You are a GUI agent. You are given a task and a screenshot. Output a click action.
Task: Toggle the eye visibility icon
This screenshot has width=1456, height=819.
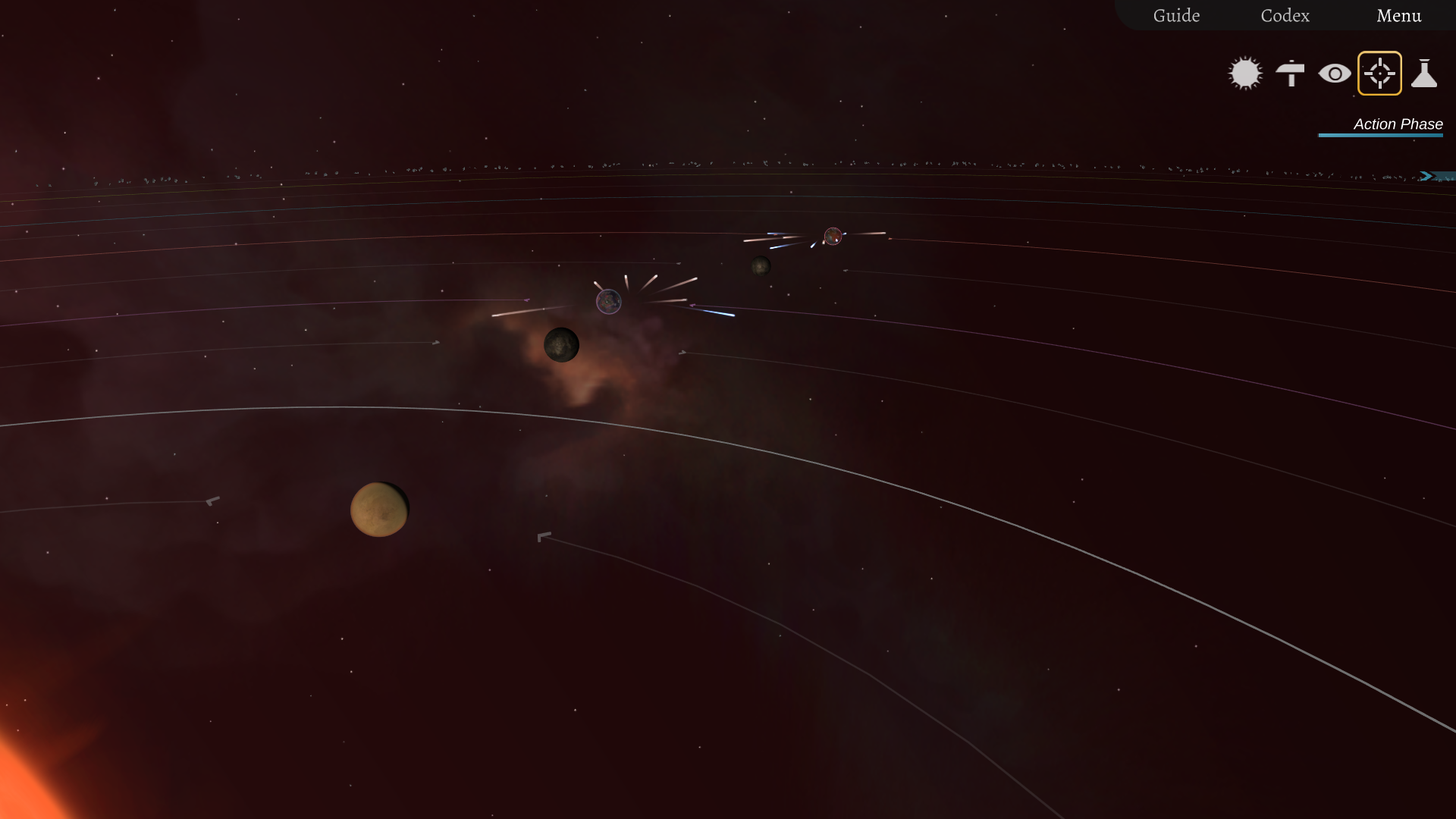(x=1335, y=74)
